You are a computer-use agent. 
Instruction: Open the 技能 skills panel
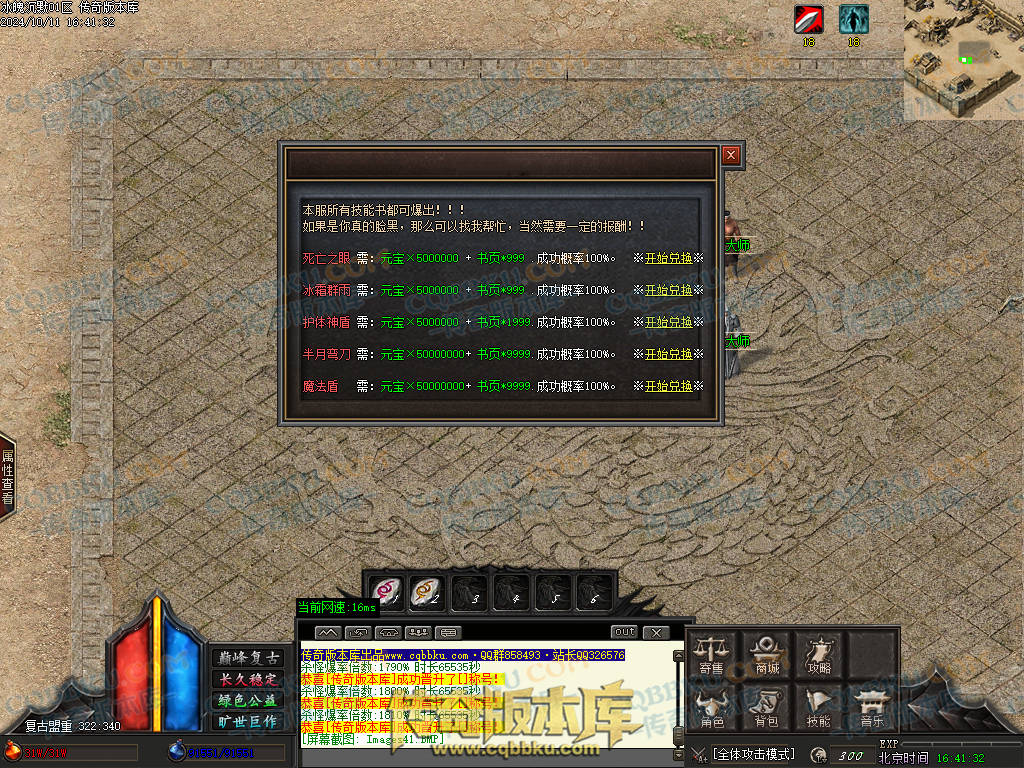[x=820, y=707]
